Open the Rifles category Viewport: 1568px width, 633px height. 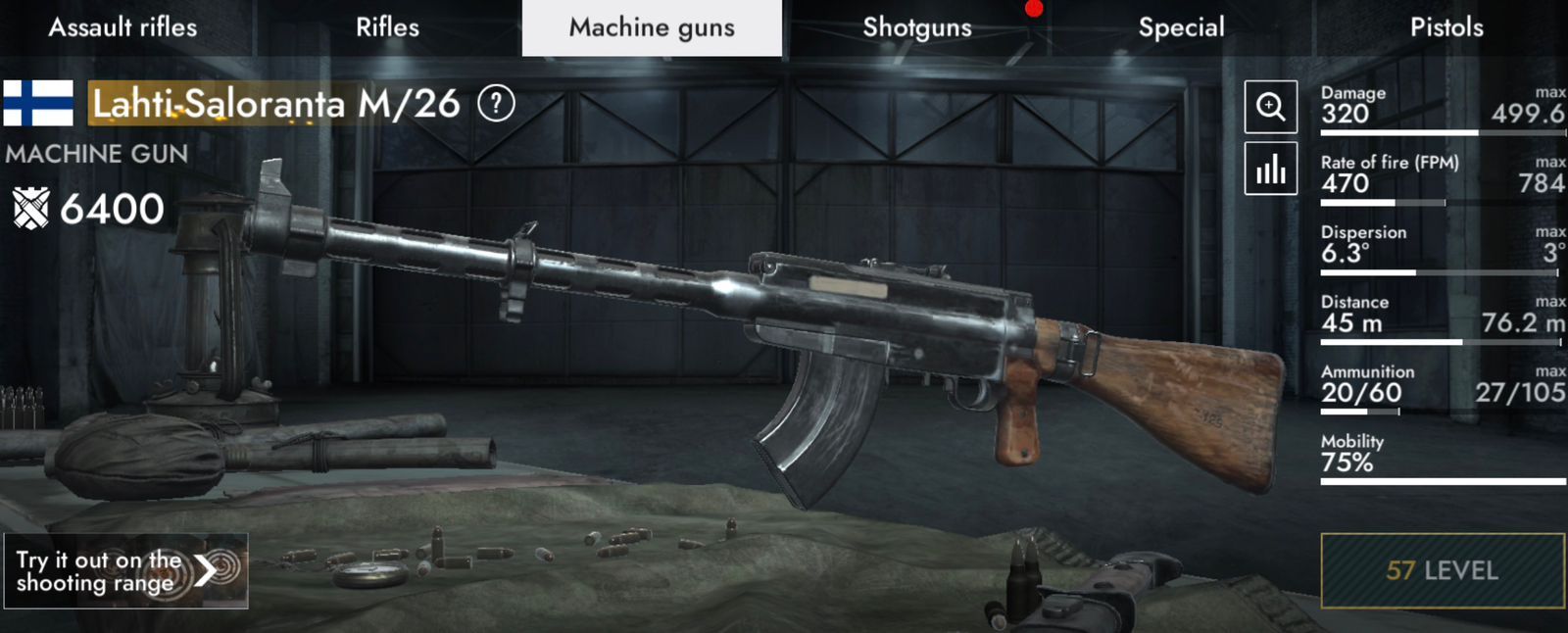pos(387,27)
